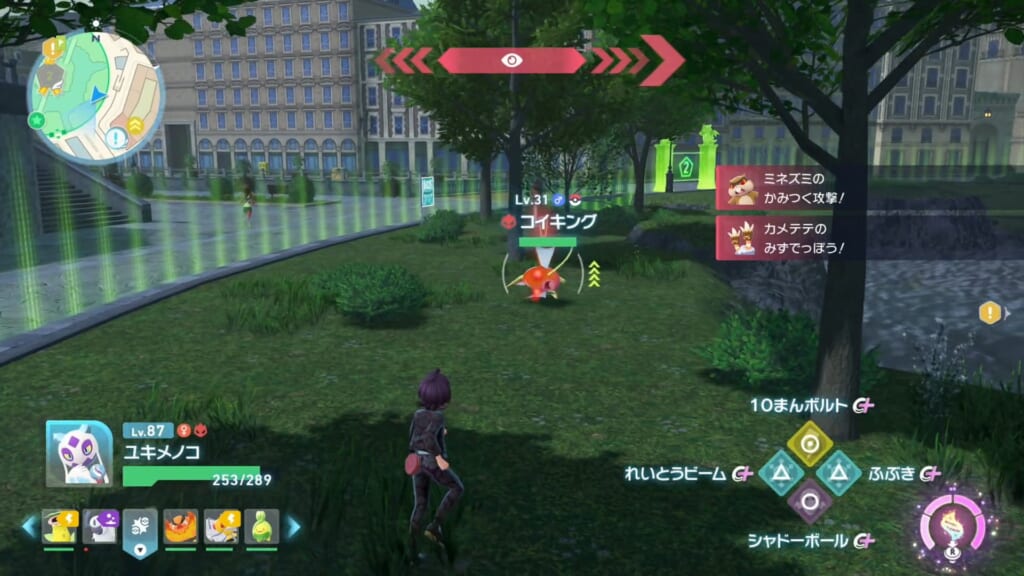Cycle party bar with right arrow
1024x576 pixels.
pos(293,526)
